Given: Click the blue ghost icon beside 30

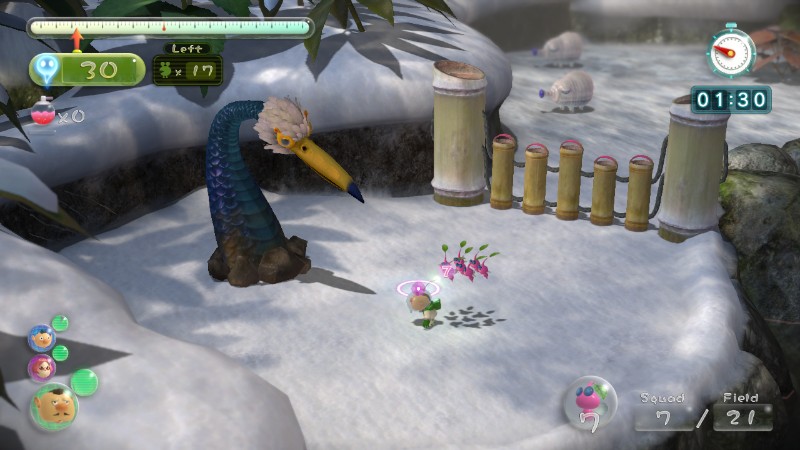Looking at the screenshot, I should coord(46,70).
